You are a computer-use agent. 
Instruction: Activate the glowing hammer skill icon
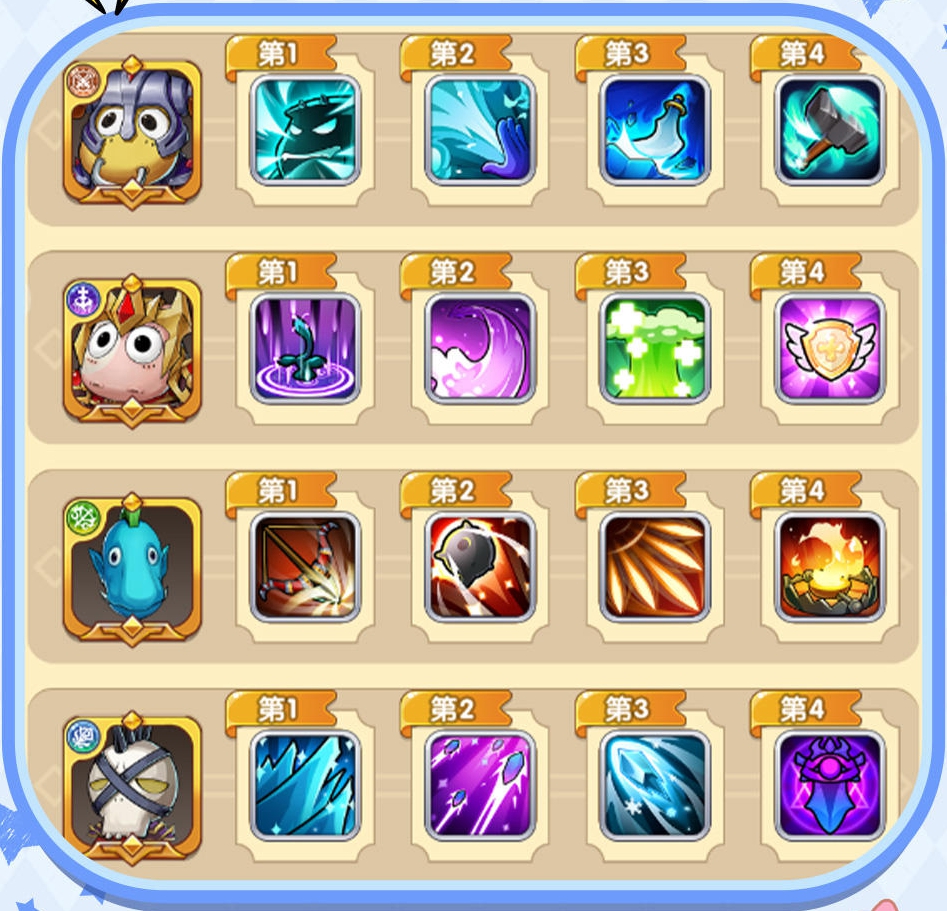point(830,130)
